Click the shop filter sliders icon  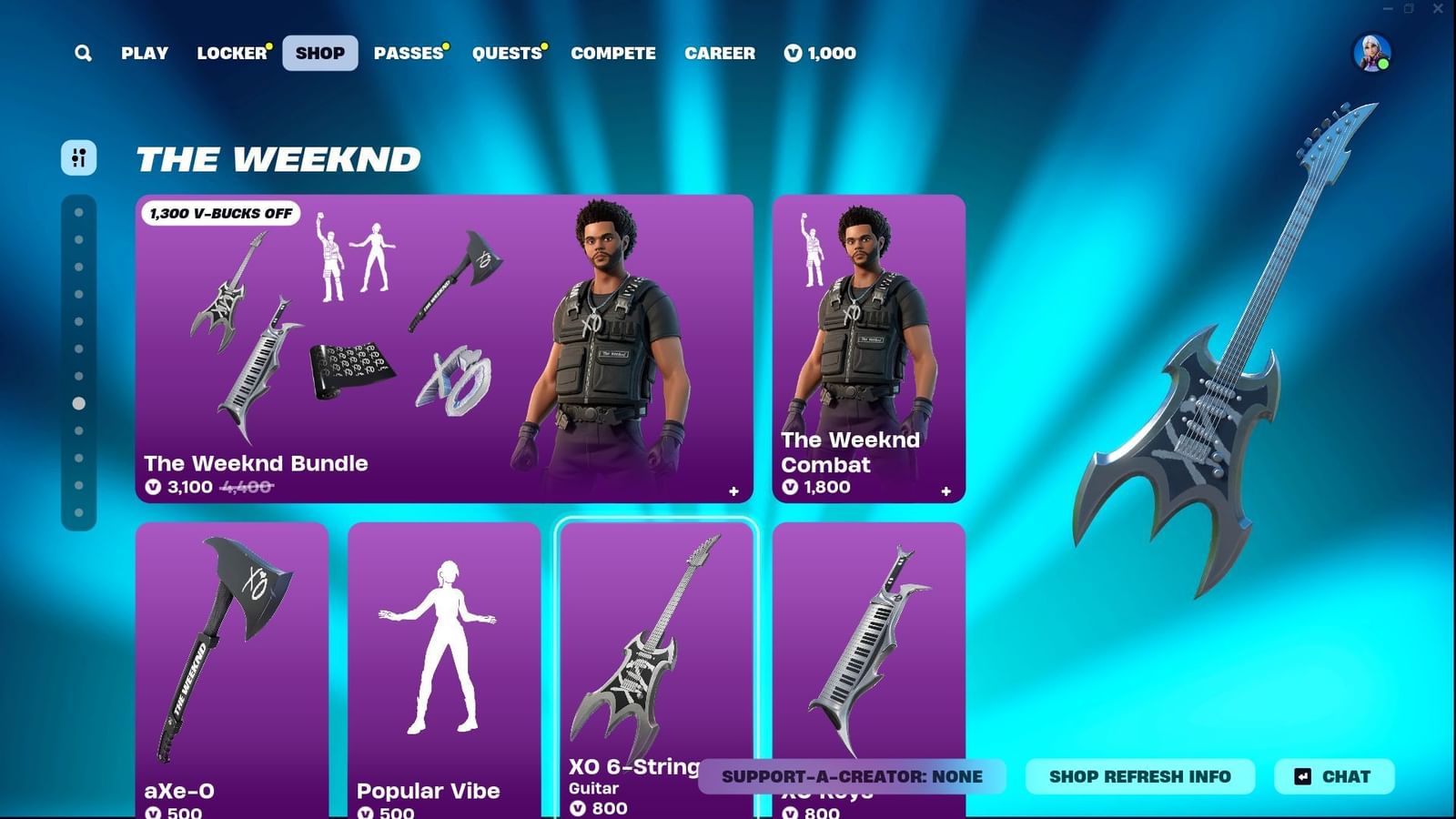pyautogui.click(x=78, y=158)
